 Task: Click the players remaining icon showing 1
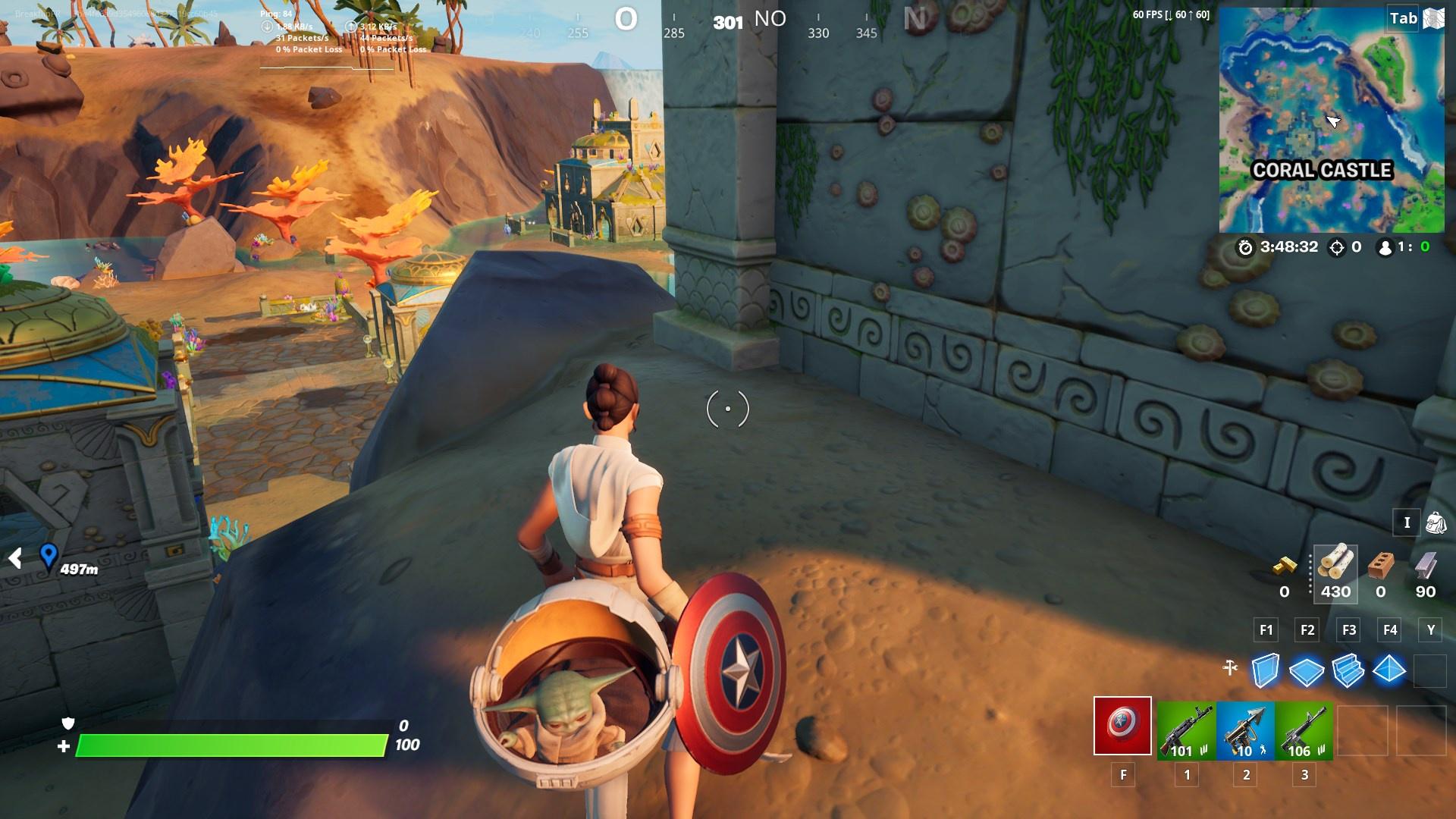pos(1385,246)
